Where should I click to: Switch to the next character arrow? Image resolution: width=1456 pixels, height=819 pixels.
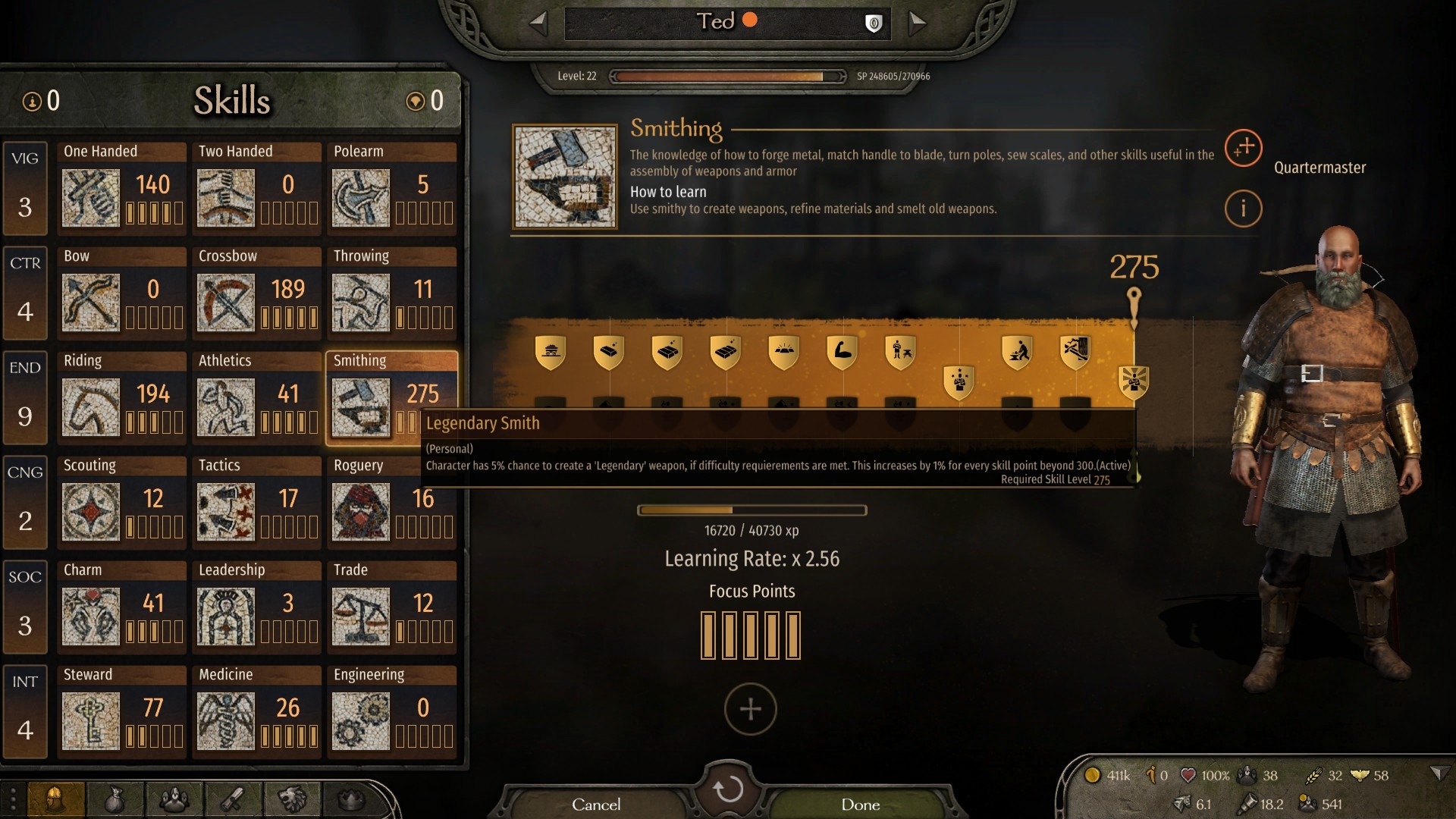tap(917, 23)
